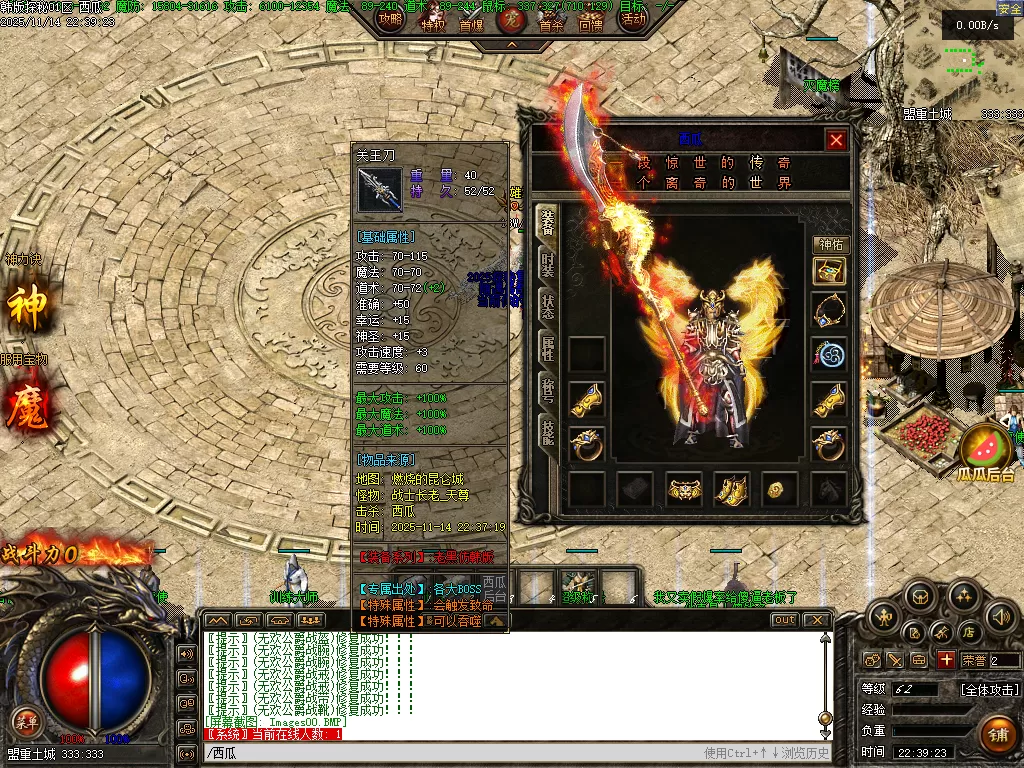
Task: Select the golden boots equipment slot
Action: 732,489
